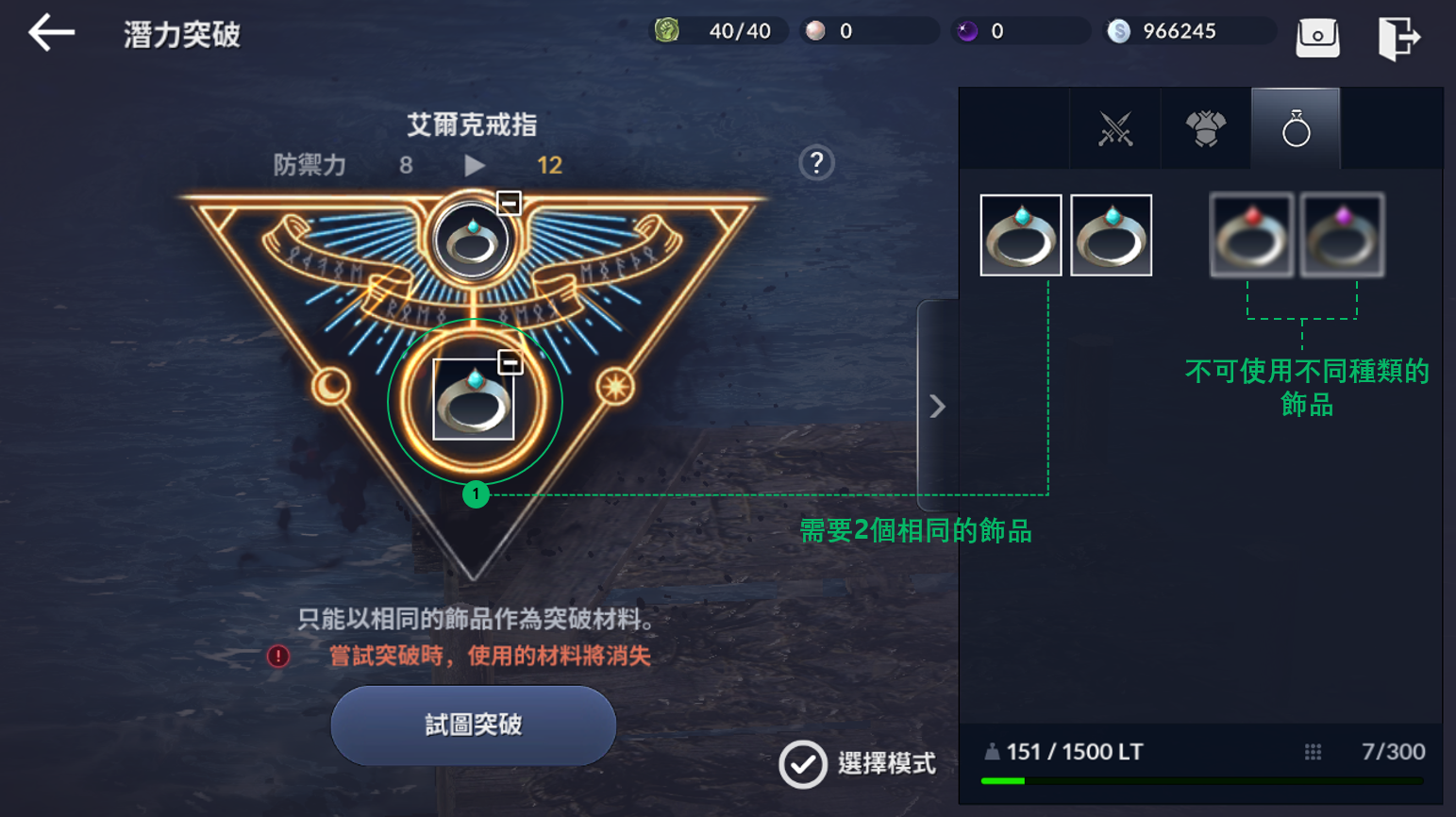This screenshot has height=817, width=1456.
Task: Click the weight indicator icon near 151/1500 LT
Action: [x=991, y=752]
